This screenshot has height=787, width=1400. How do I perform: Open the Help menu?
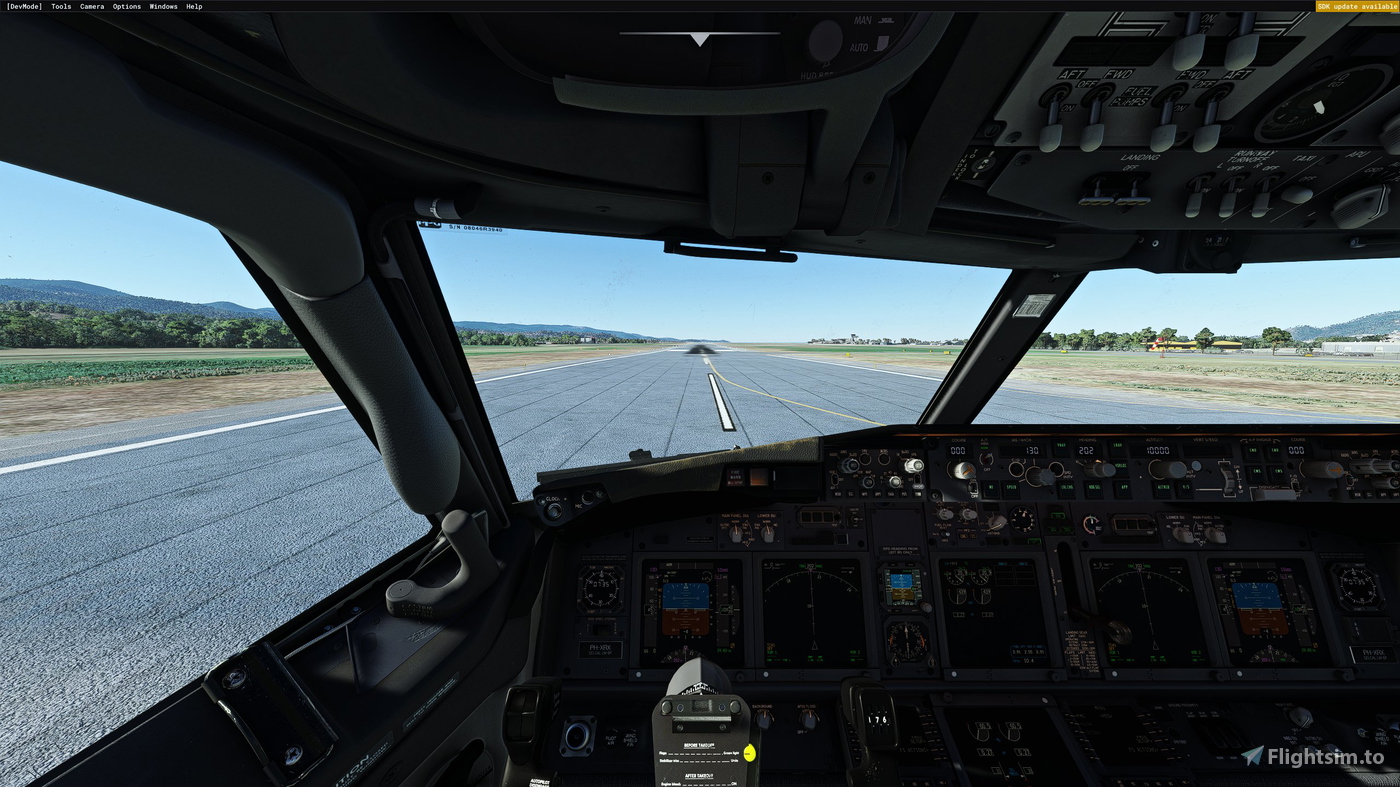click(x=194, y=6)
